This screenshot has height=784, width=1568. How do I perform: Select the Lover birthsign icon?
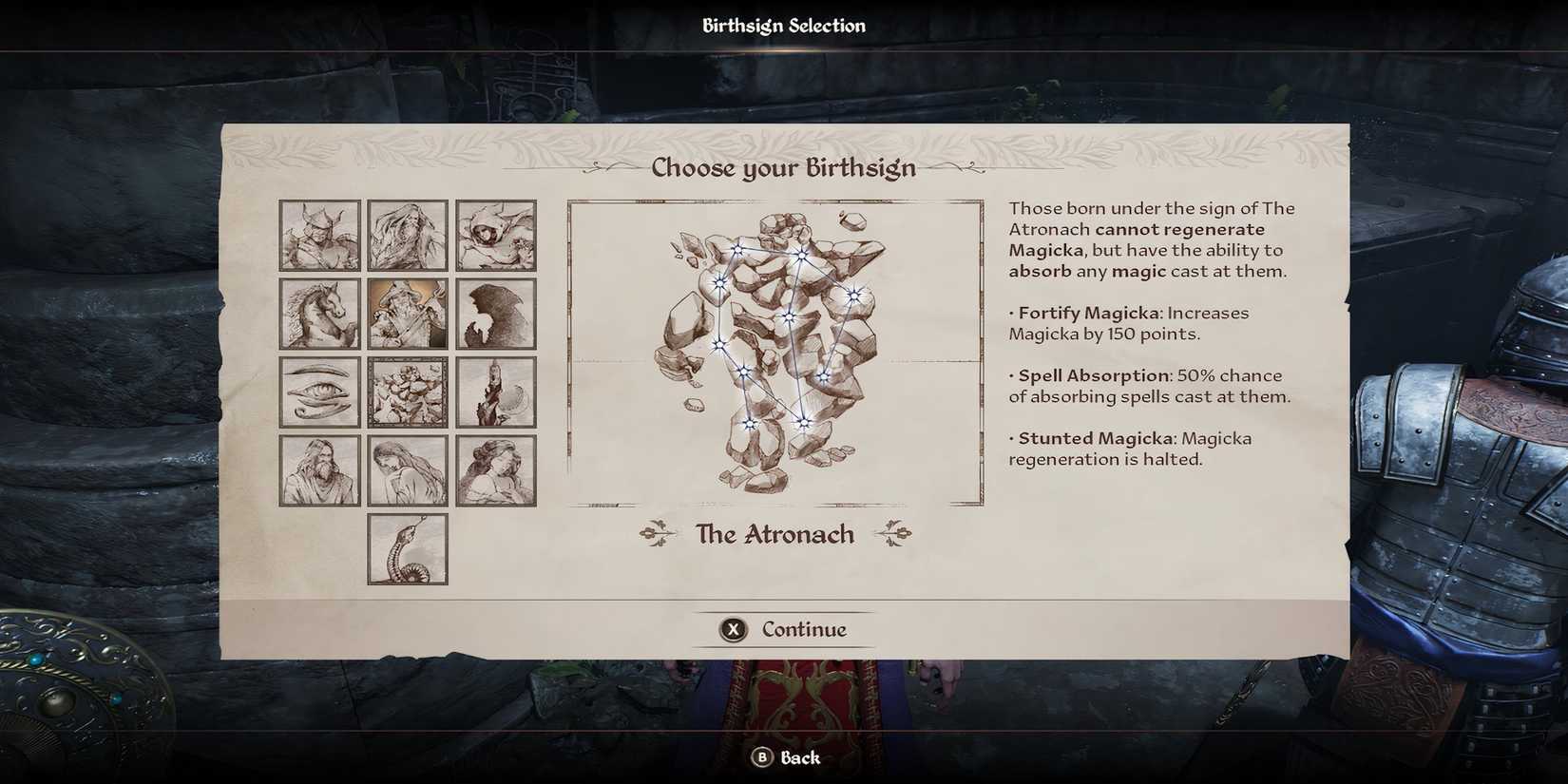[x=496, y=468]
